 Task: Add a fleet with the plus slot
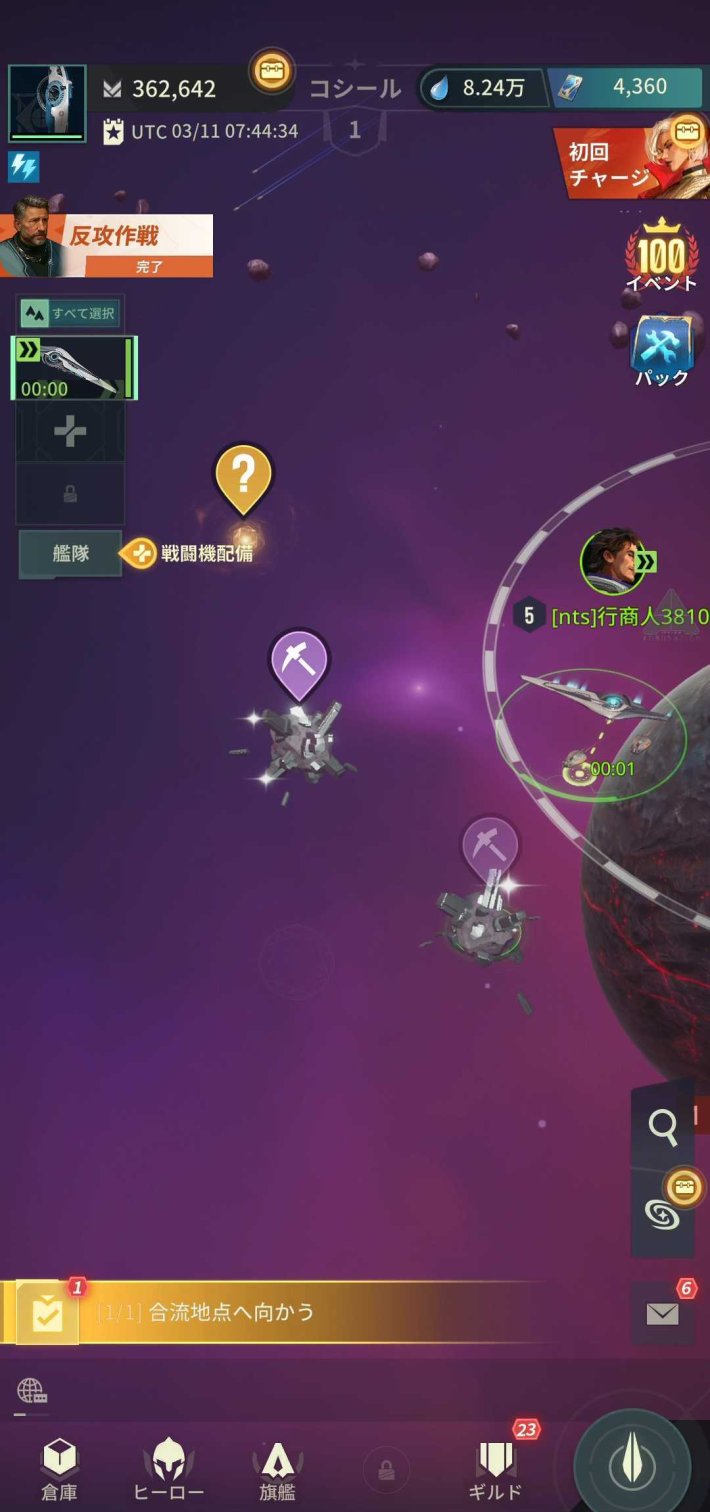point(70,432)
